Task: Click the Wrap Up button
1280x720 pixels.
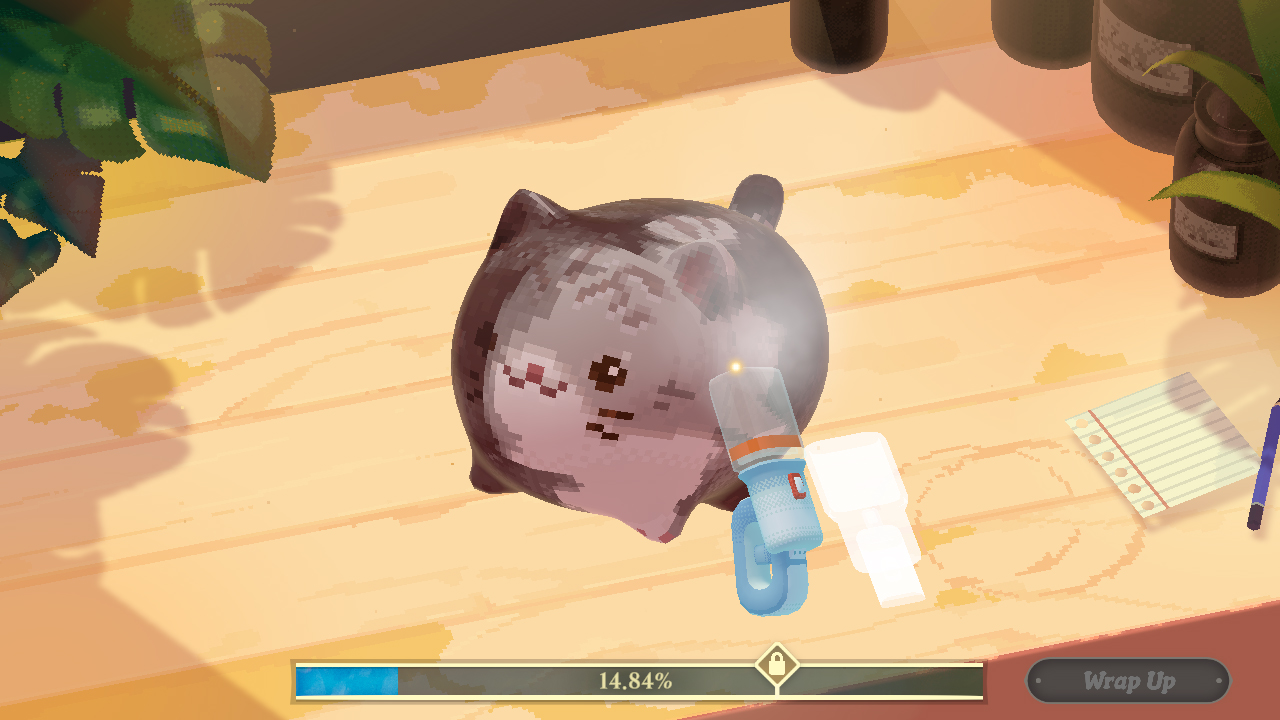Action: coord(1127,681)
